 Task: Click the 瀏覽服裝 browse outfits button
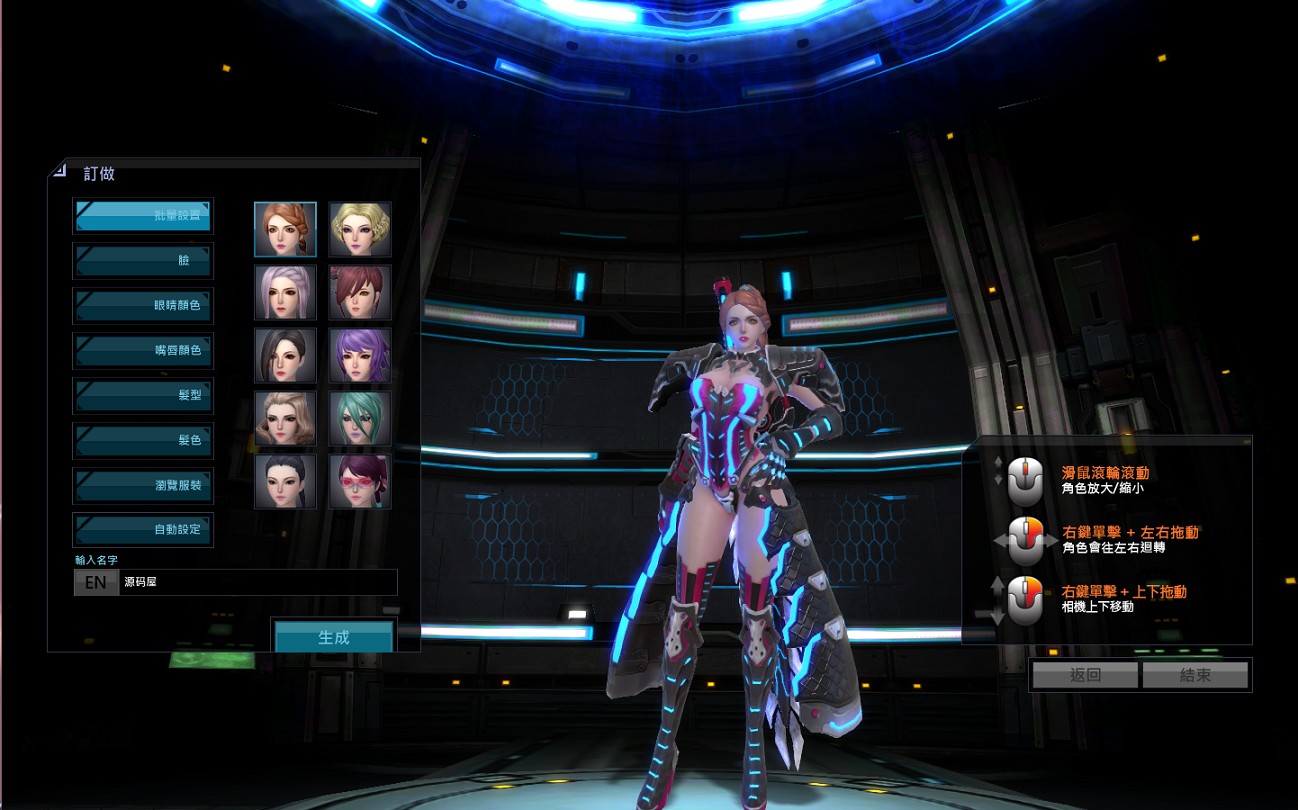(143, 486)
